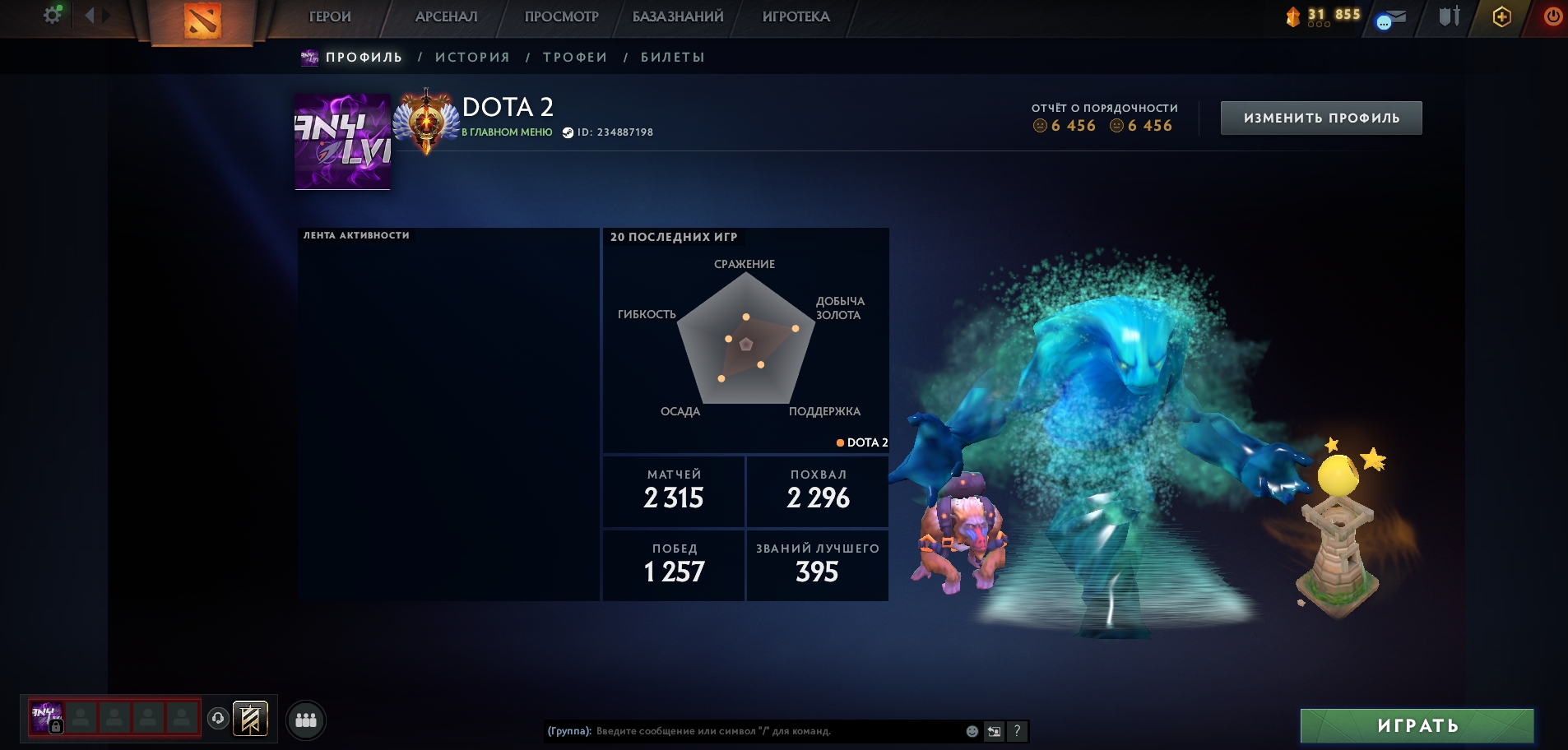Image resolution: width=1568 pixels, height=750 pixels.
Task: Open the ПРОСМОТР (Watch) section
Action: [x=561, y=16]
